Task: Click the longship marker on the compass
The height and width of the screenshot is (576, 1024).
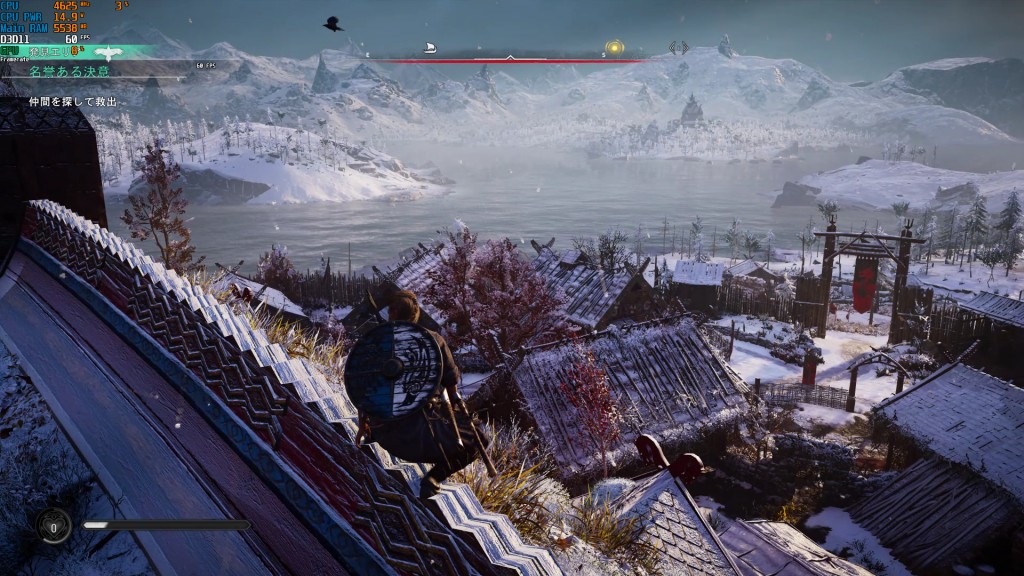Action: [x=430, y=47]
